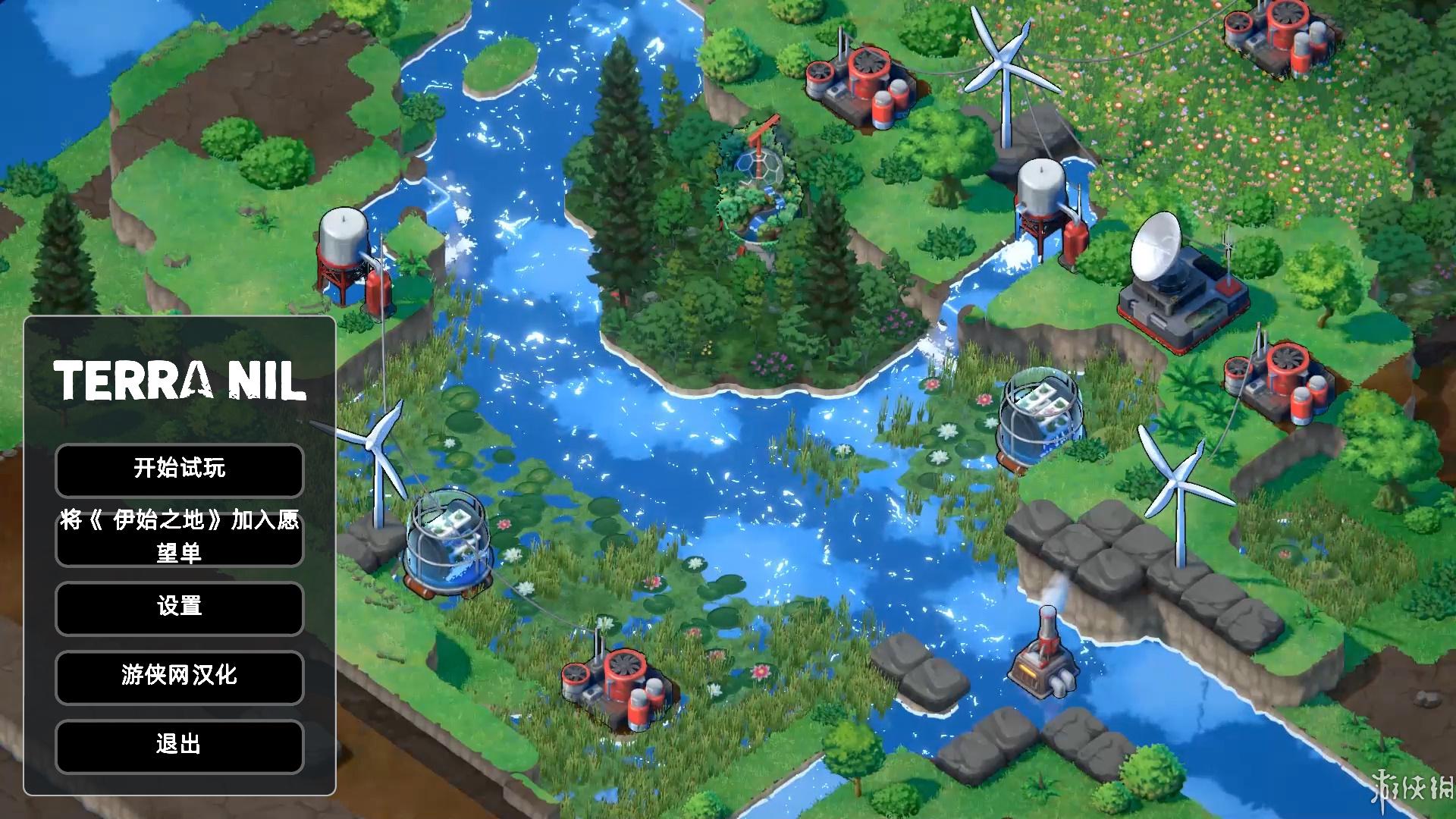Quit the game with 退出
Image resolution: width=1456 pixels, height=819 pixels.
180,745
